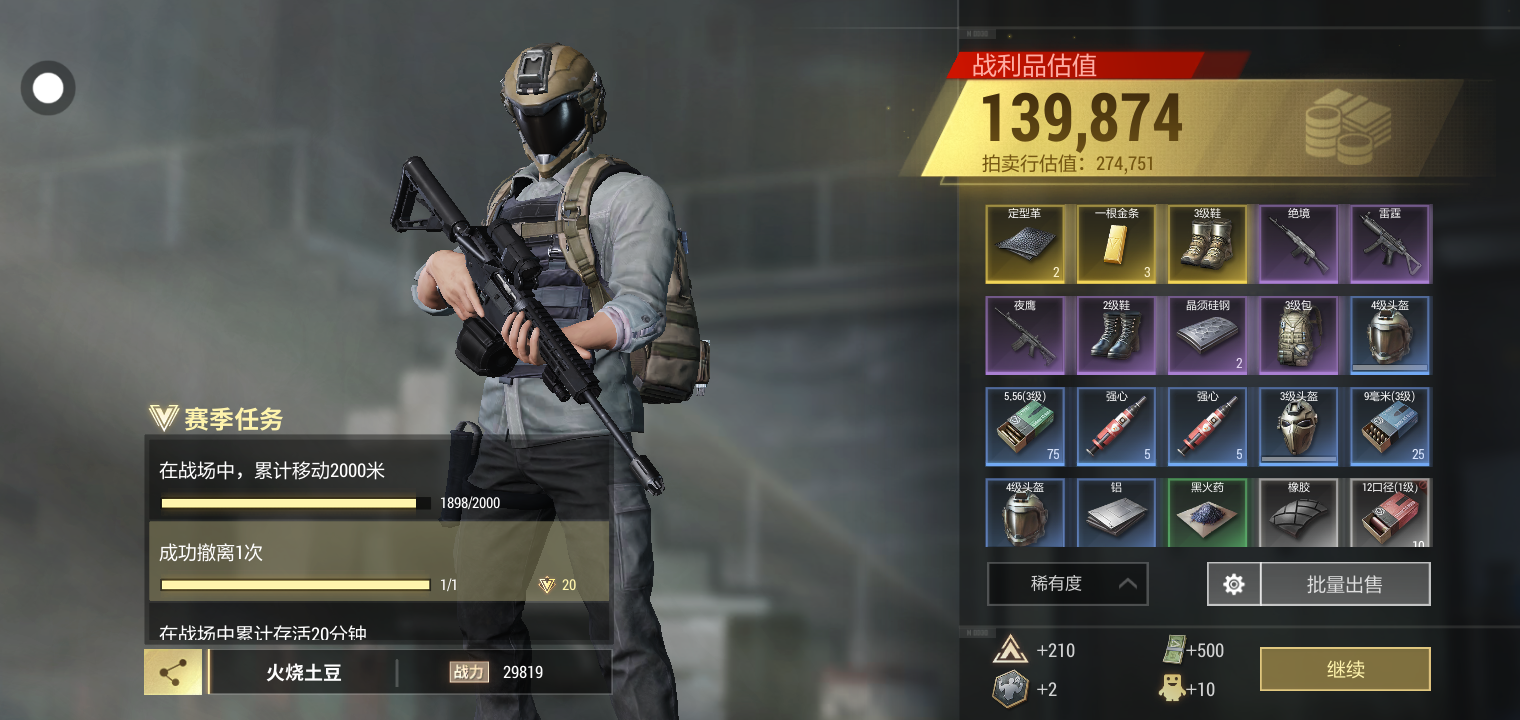1520x720 pixels.
Task: Tap the 继续 continue button
Action: pyautogui.click(x=1344, y=669)
